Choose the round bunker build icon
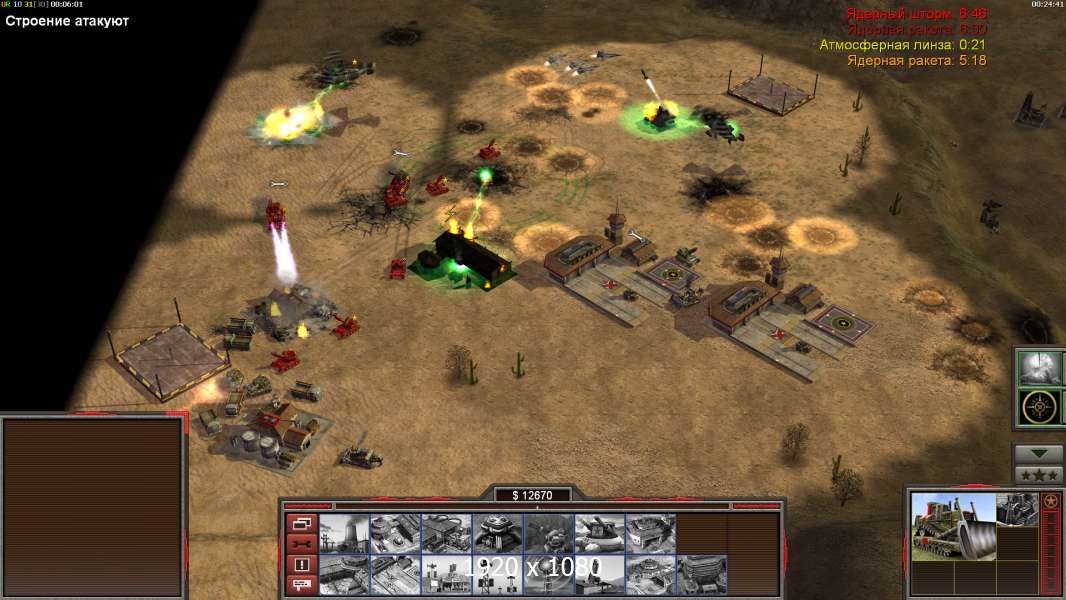The width and height of the screenshot is (1066, 600). 497,533
